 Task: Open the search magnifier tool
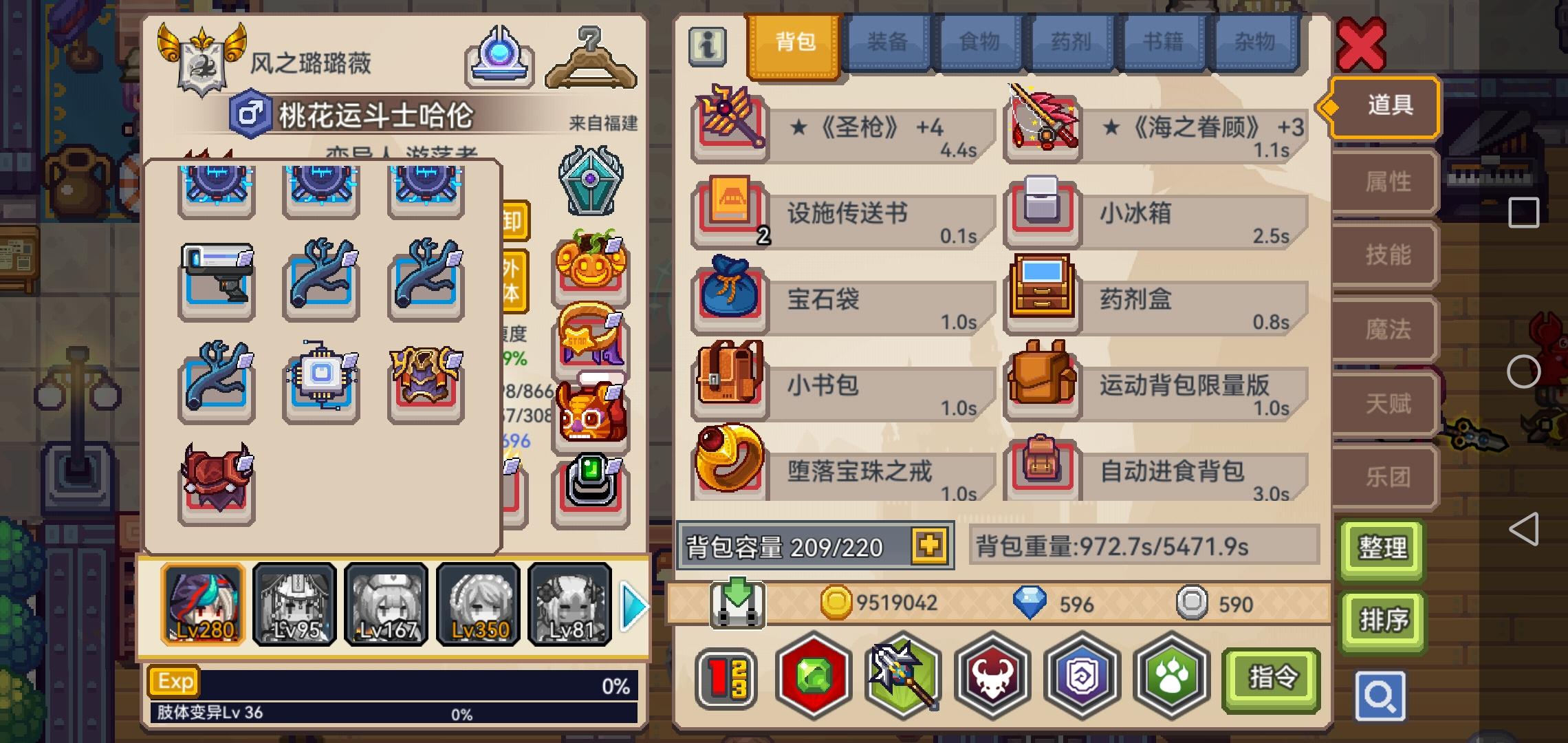pos(1382,696)
